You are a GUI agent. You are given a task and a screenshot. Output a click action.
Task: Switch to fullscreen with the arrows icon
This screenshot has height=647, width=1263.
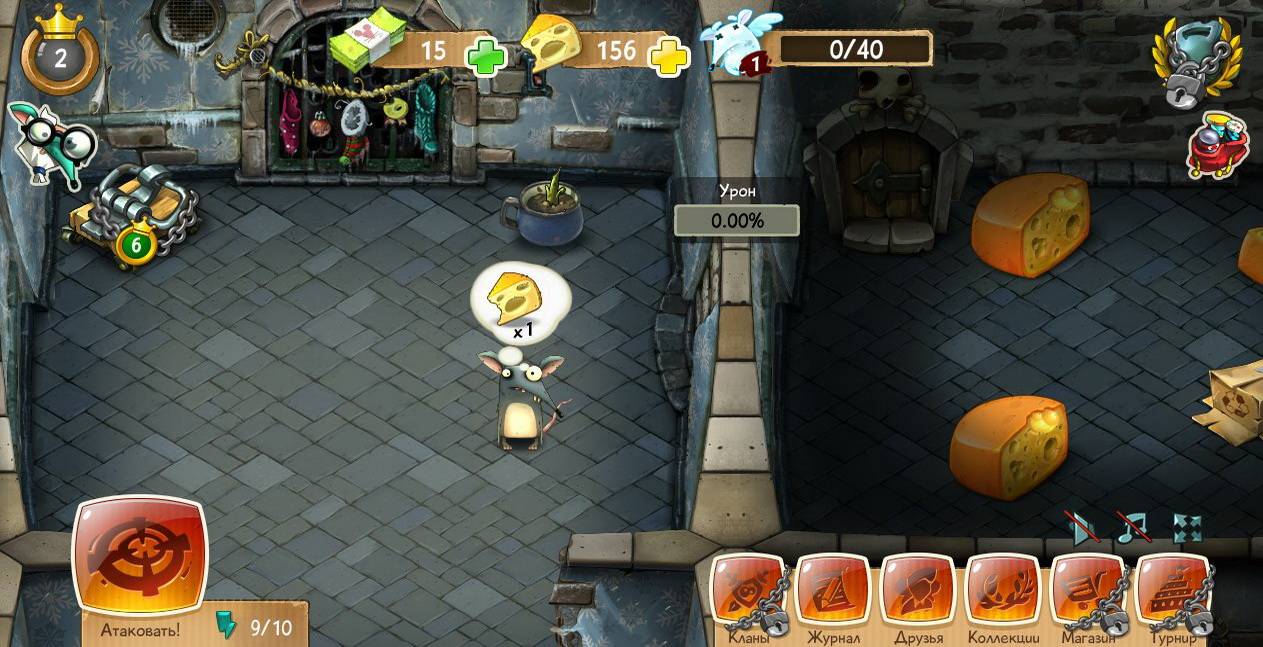coord(1187,529)
